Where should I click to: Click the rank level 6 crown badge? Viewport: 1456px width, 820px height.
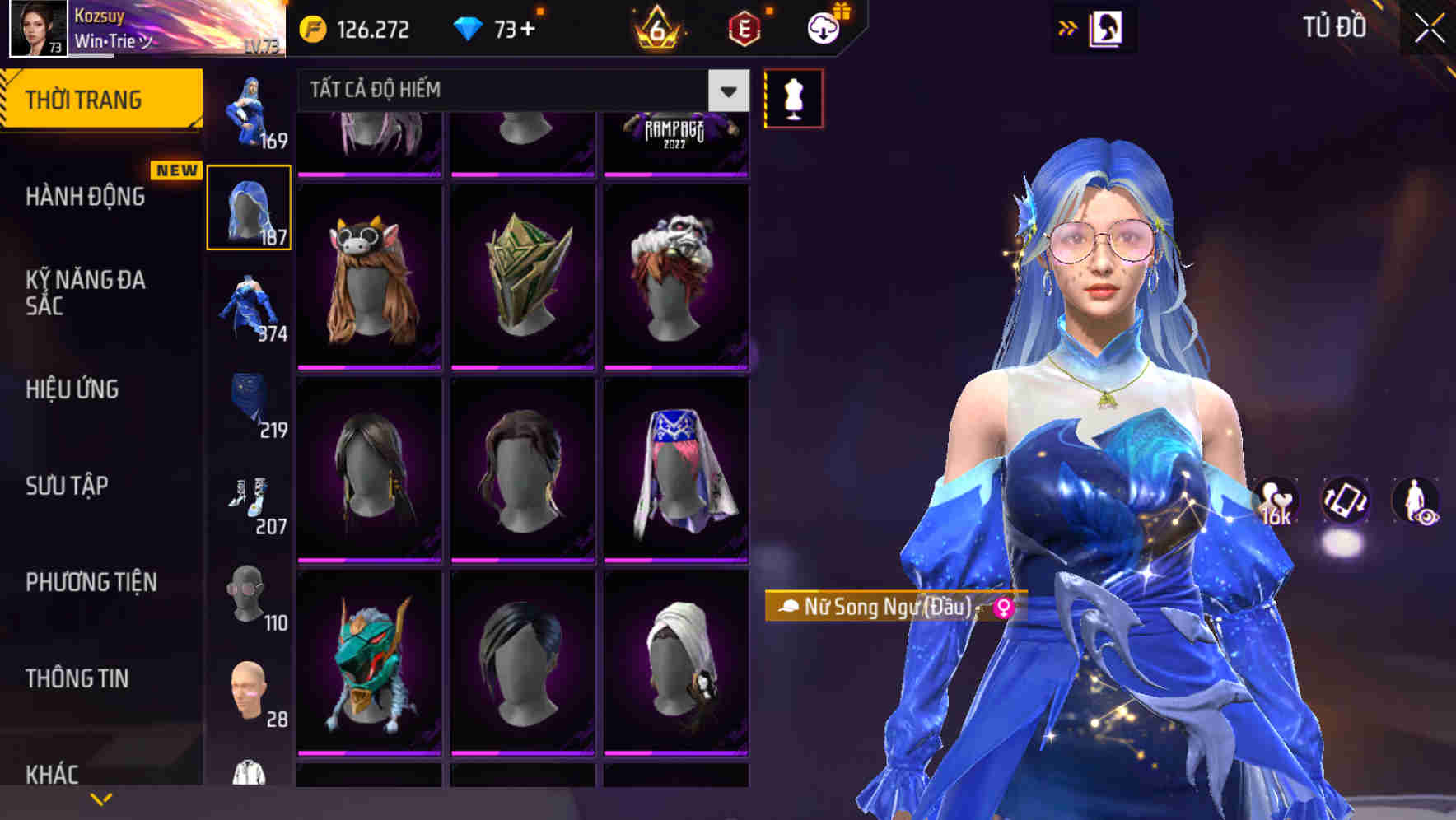[x=658, y=27]
